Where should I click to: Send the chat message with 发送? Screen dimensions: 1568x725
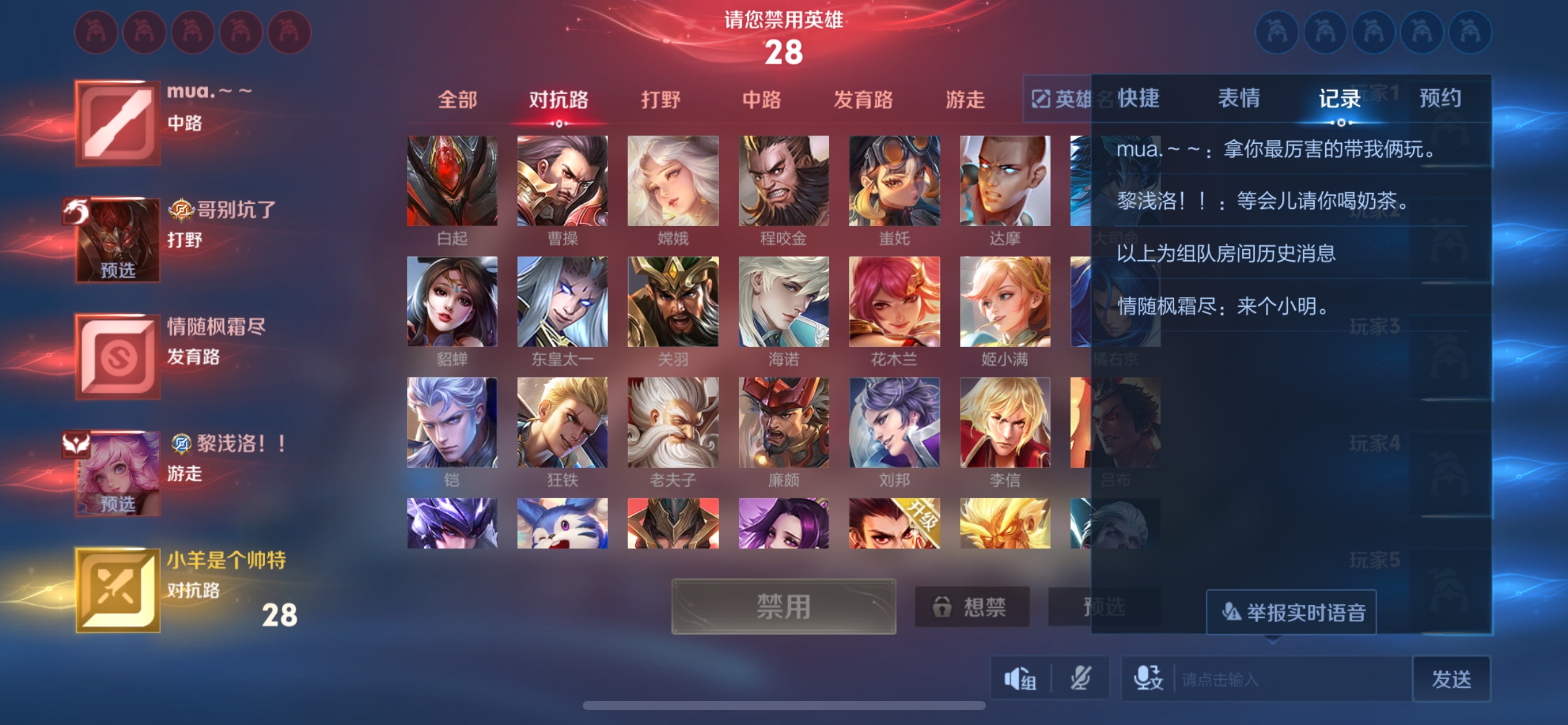[x=1450, y=679]
